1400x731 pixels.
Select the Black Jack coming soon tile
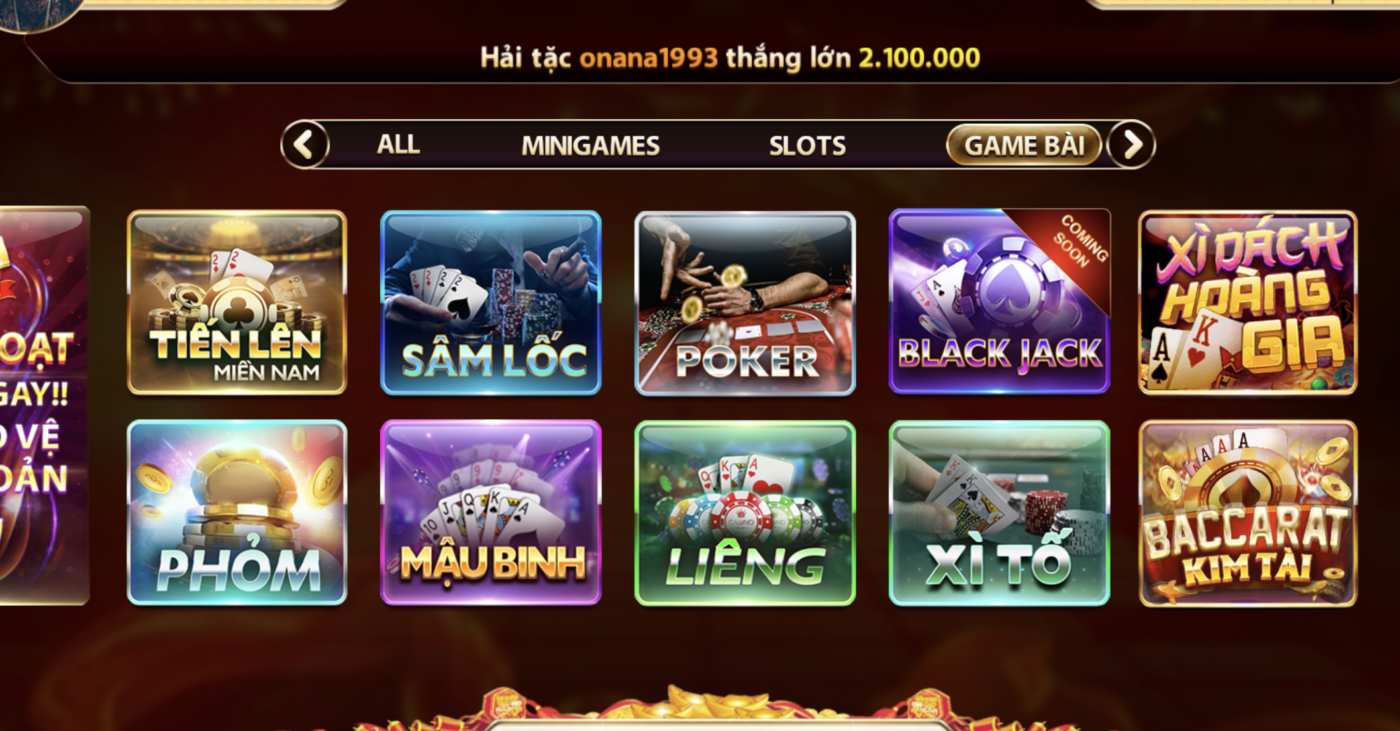[1000, 300]
